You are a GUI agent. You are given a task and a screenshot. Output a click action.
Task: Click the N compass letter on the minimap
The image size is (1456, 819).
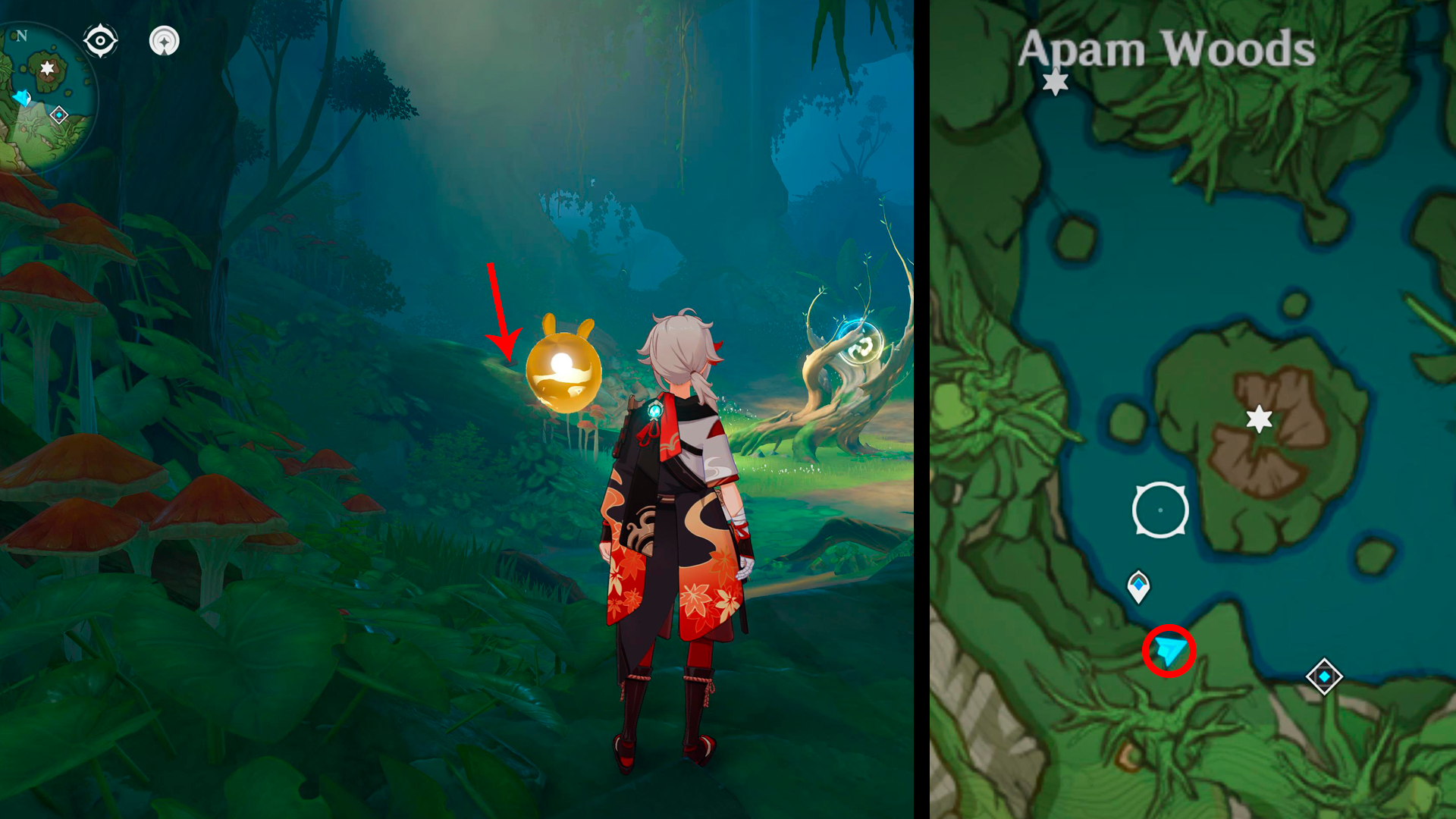pos(21,34)
